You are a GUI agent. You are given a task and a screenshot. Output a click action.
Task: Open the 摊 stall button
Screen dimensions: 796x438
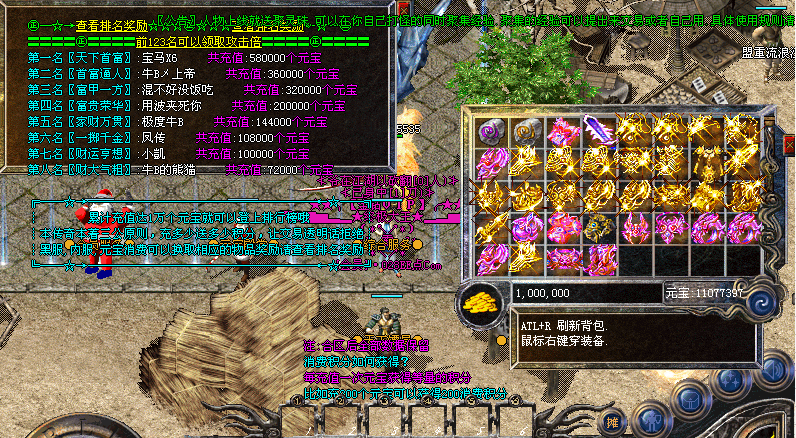(x=614, y=422)
